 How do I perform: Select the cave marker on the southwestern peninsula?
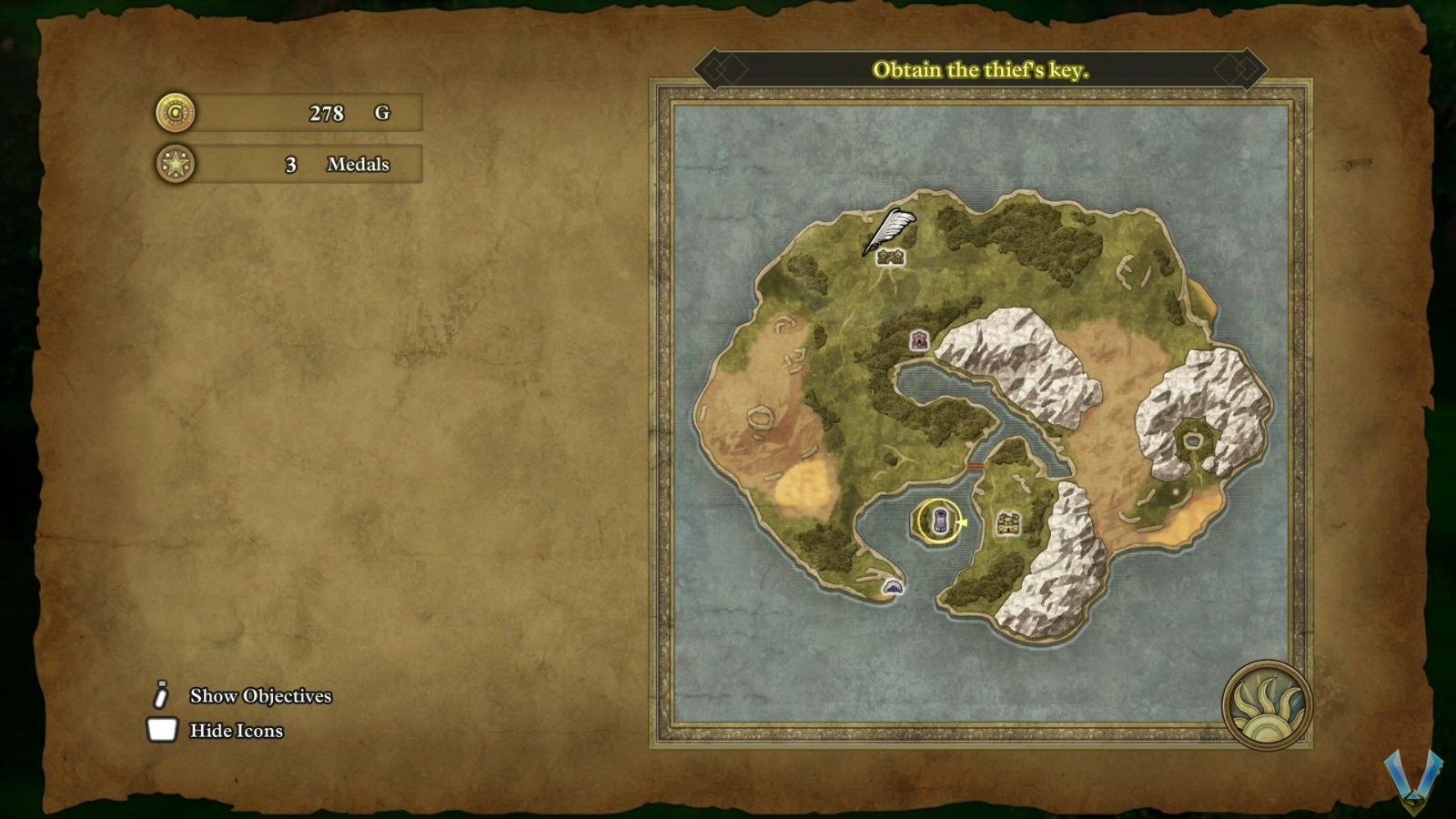pyautogui.click(x=894, y=588)
